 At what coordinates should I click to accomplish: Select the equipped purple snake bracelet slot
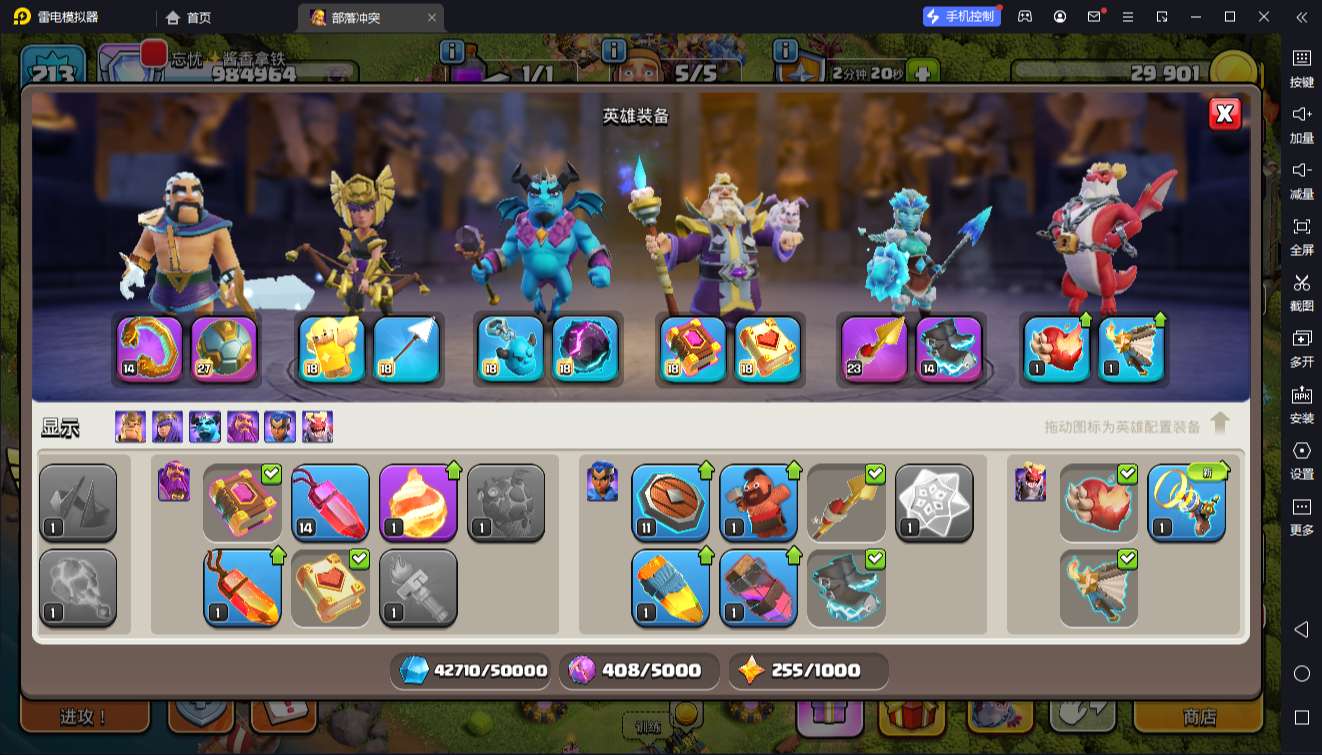click(150, 349)
